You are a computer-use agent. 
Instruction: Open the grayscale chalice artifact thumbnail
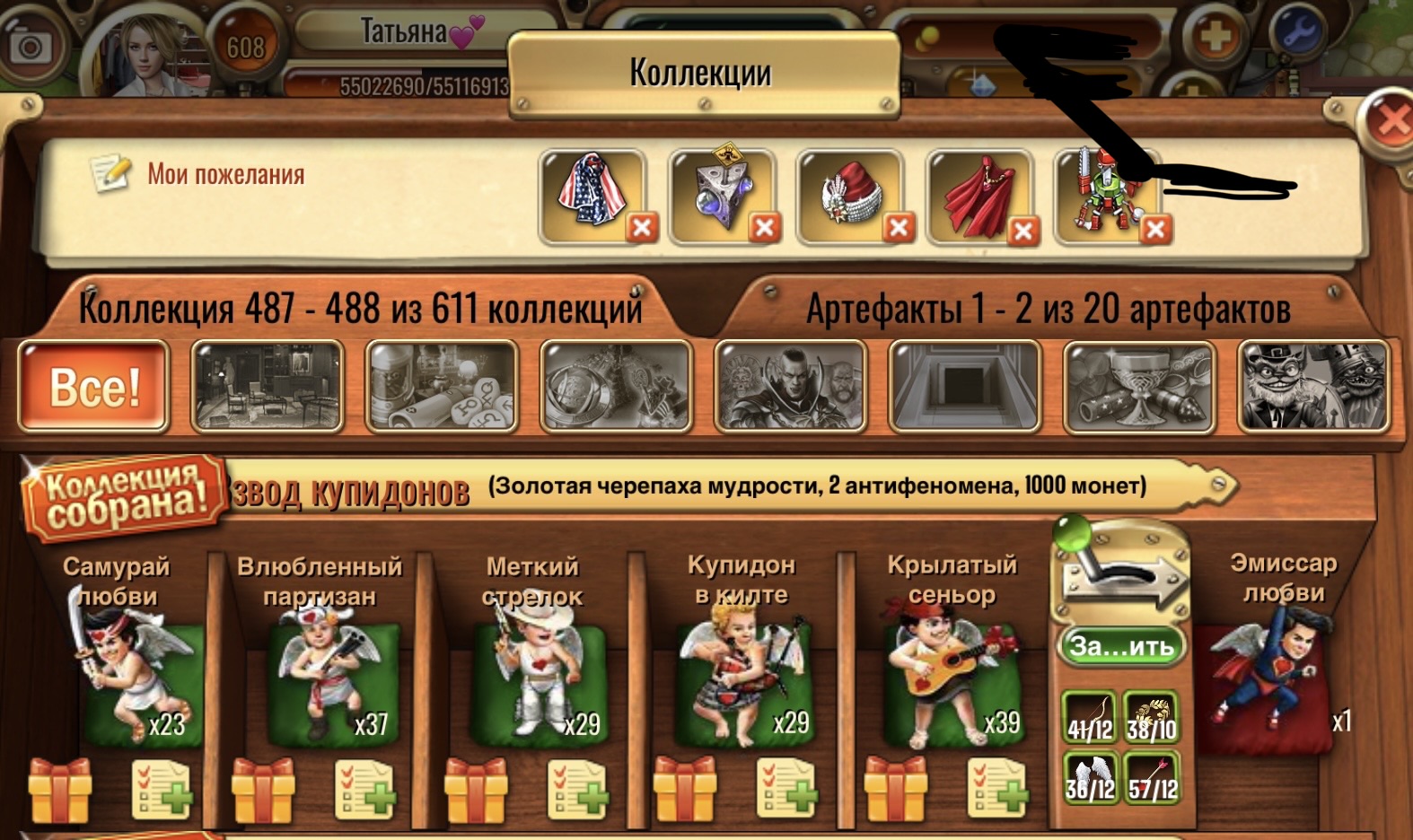pos(1138,388)
